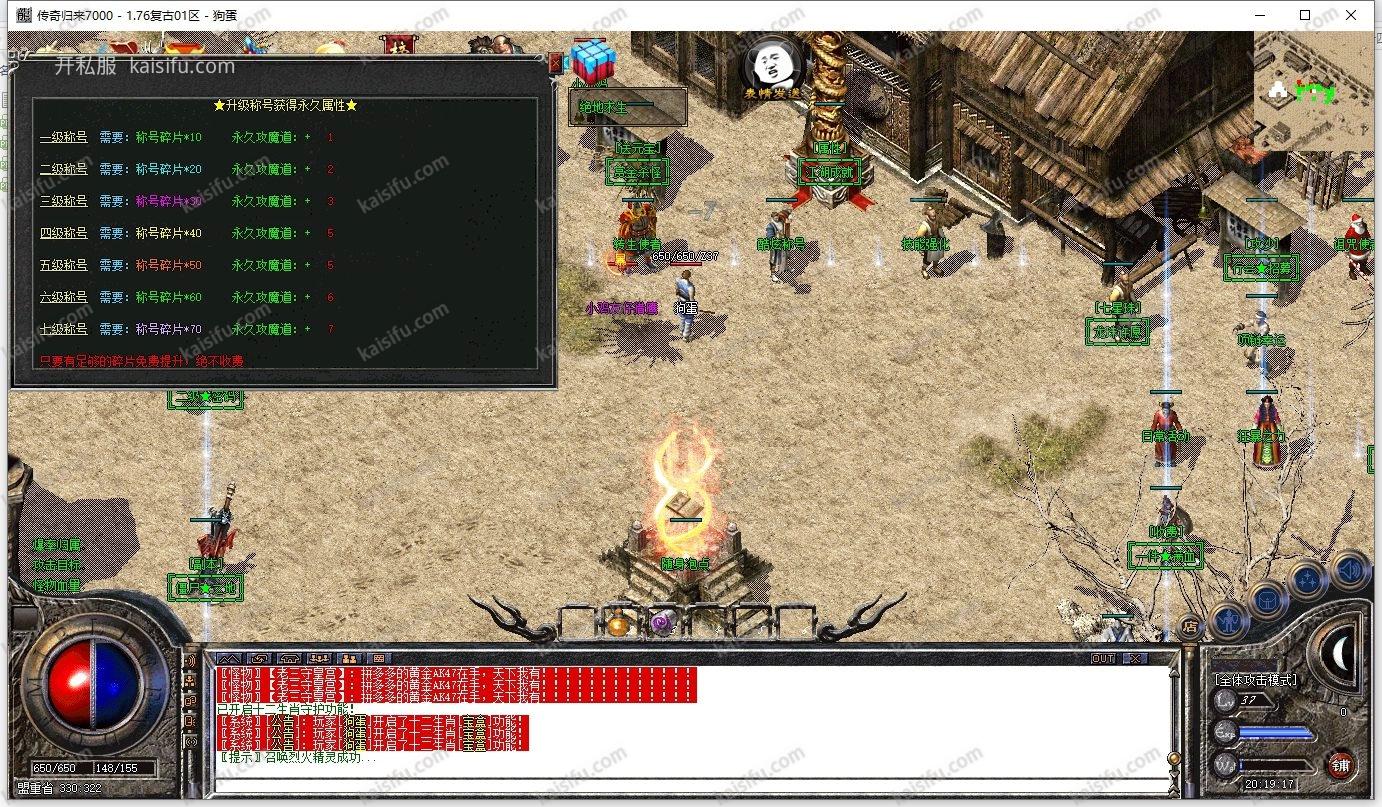This screenshot has height=807, width=1382.
Task: Choose the 五级称号 upgrade link
Action: (x=63, y=266)
